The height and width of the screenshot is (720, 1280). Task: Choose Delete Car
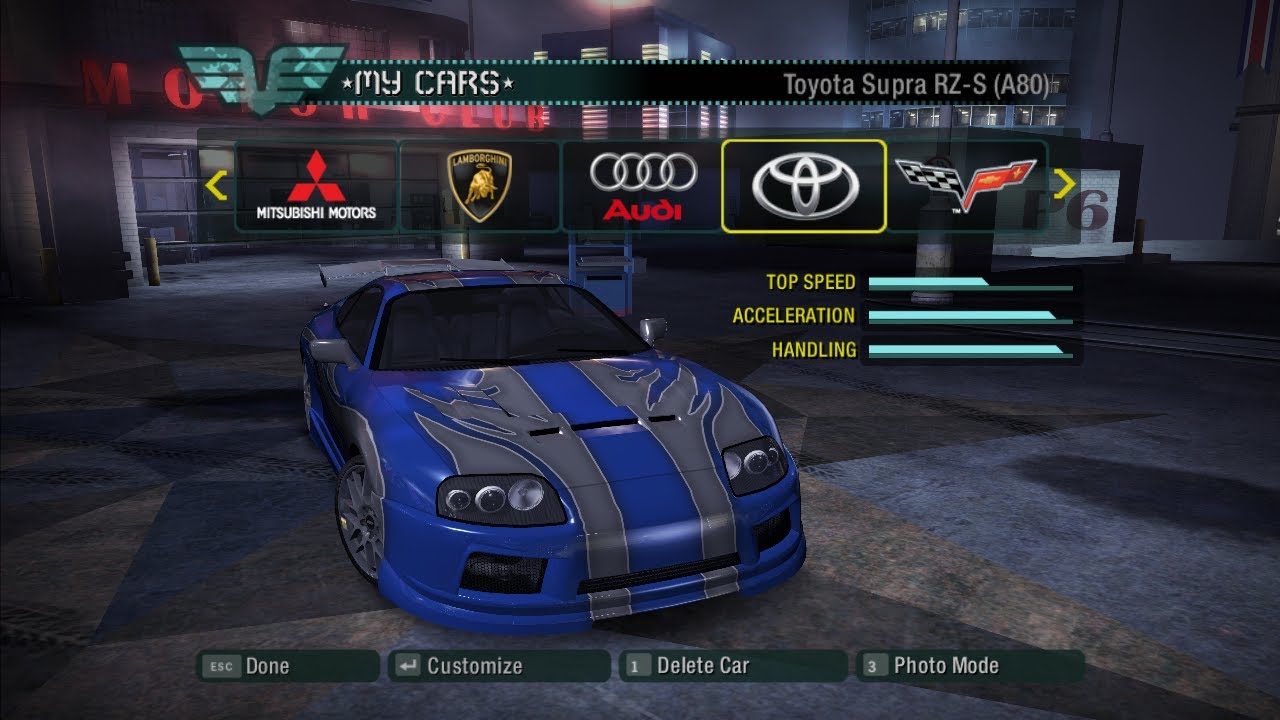pos(732,666)
